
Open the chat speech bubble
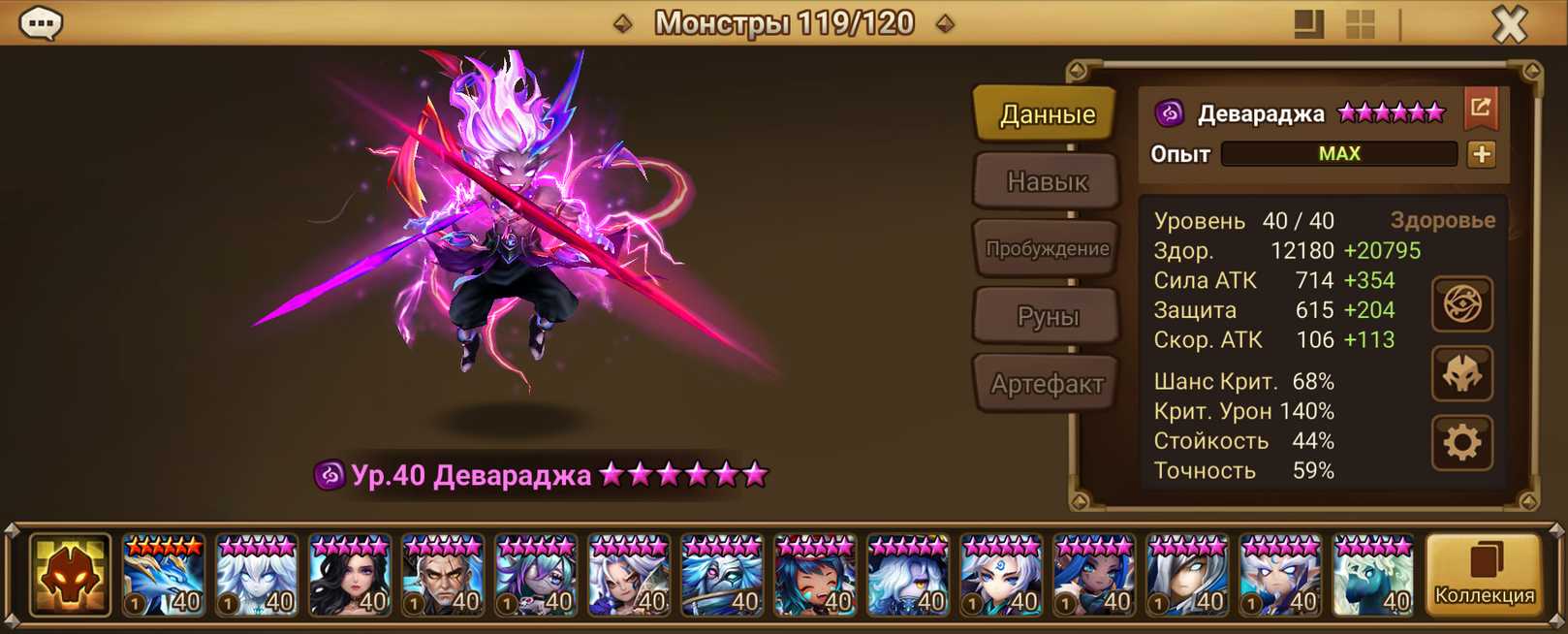tap(41, 23)
